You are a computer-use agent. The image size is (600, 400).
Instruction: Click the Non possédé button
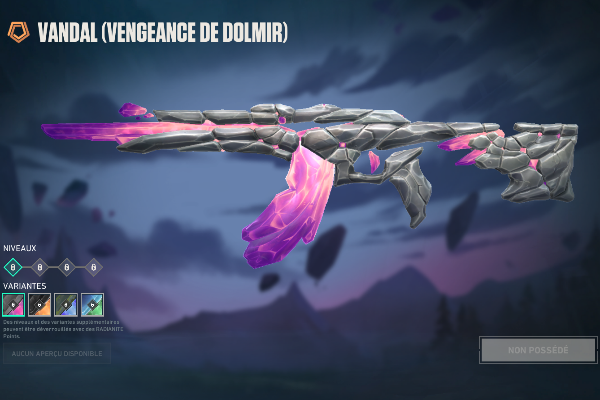click(538, 350)
